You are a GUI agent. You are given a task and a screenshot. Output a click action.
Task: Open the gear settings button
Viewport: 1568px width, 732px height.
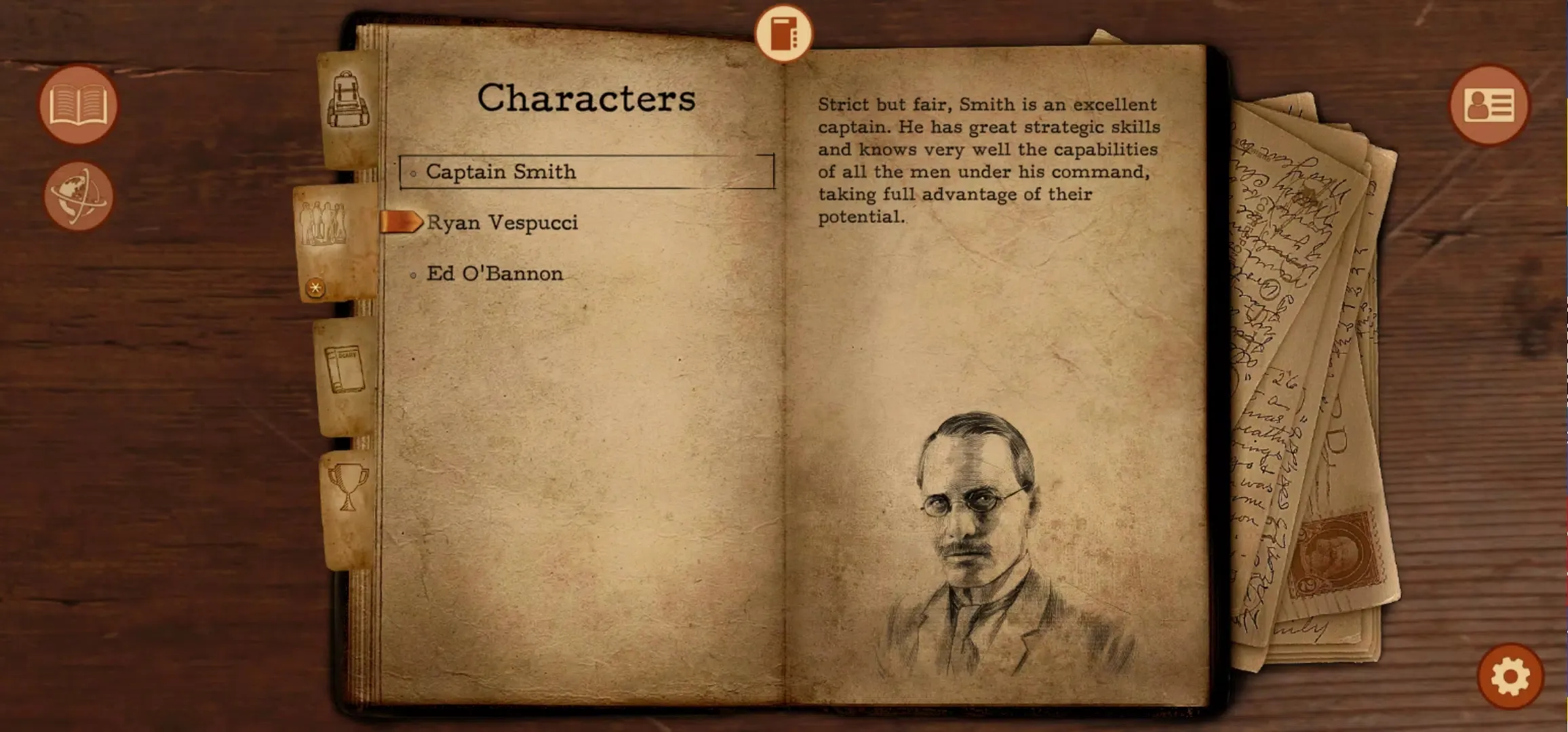tap(1510, 676)
